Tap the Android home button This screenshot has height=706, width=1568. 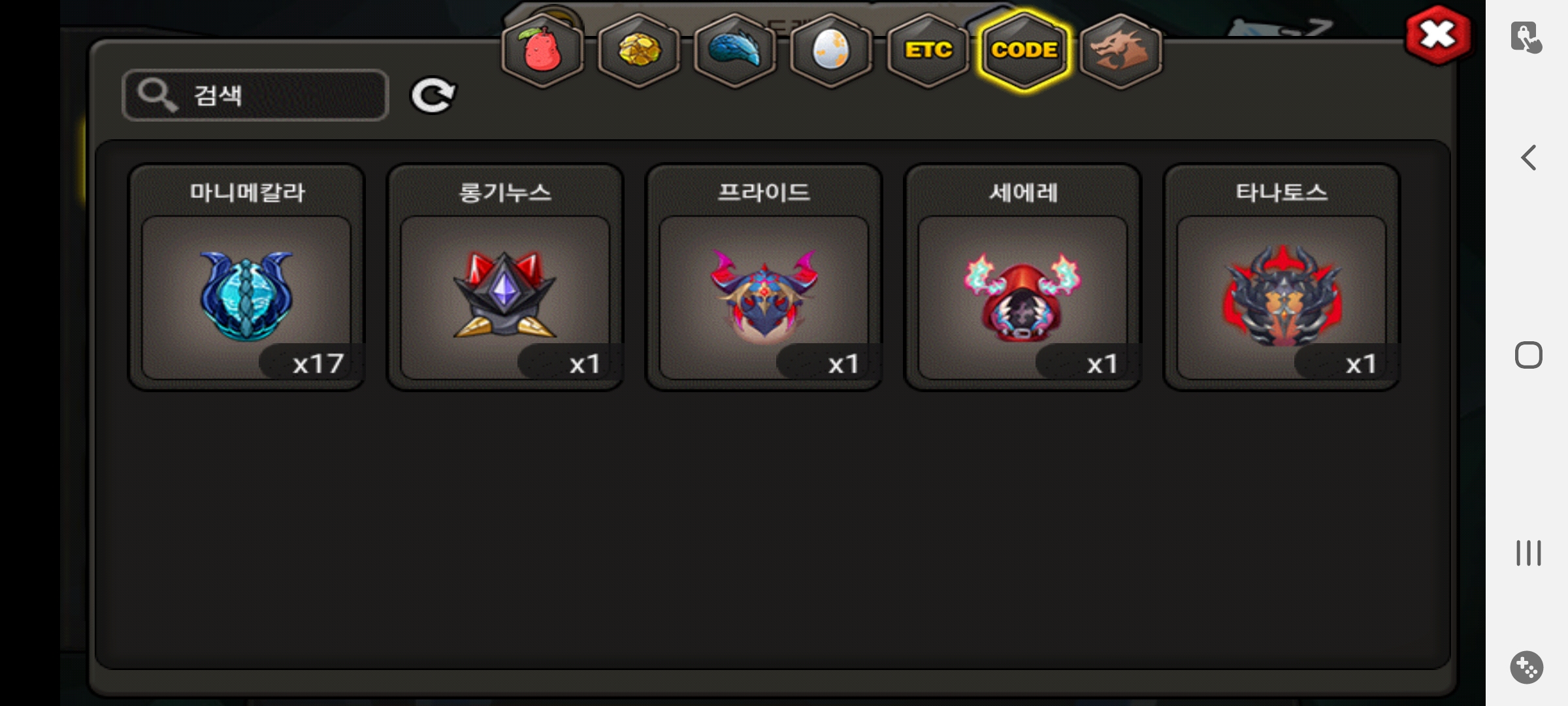(x=1528, y=355)
